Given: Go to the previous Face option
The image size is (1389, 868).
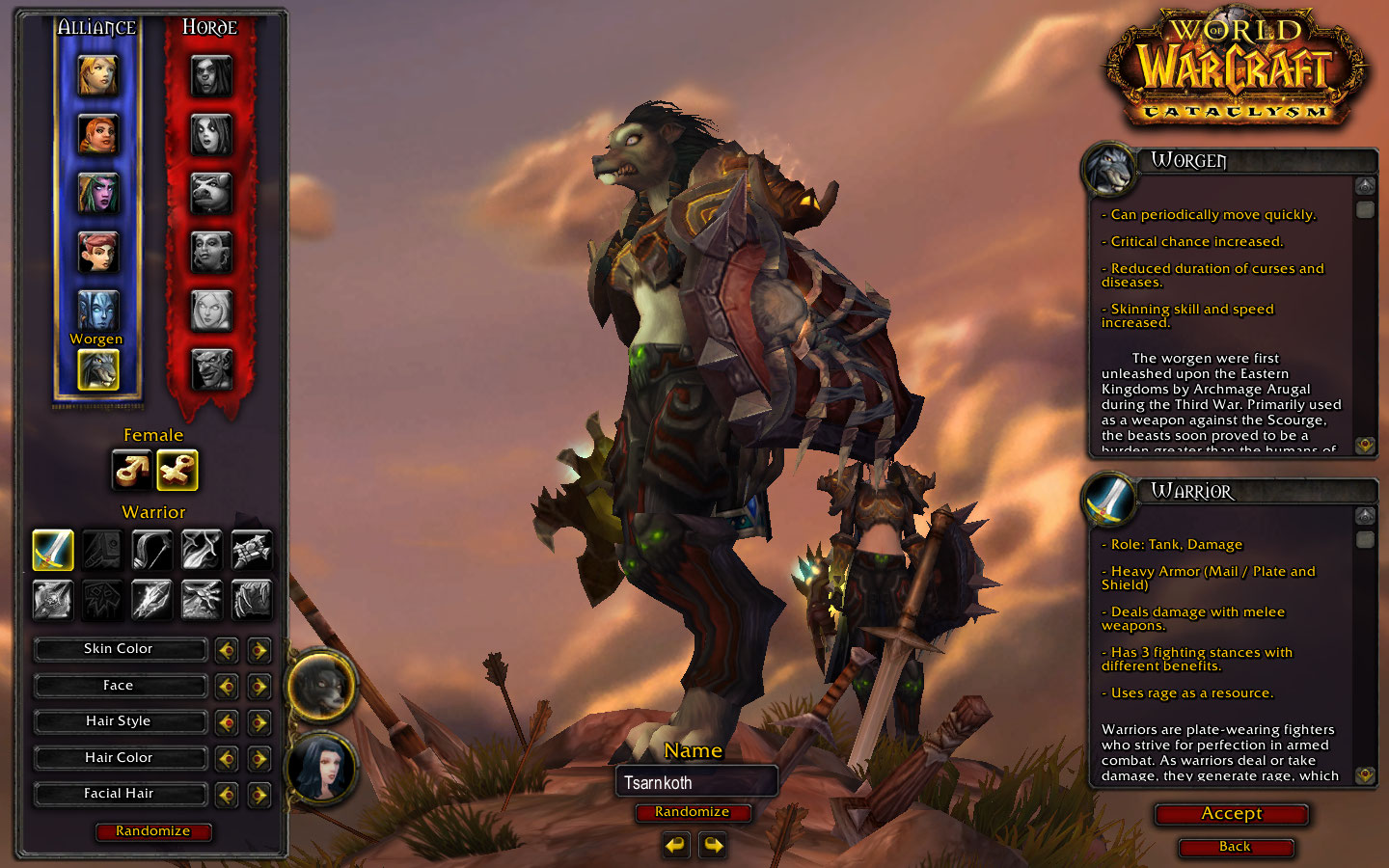Looking at the screenshot, I should (x=227, y=687).
